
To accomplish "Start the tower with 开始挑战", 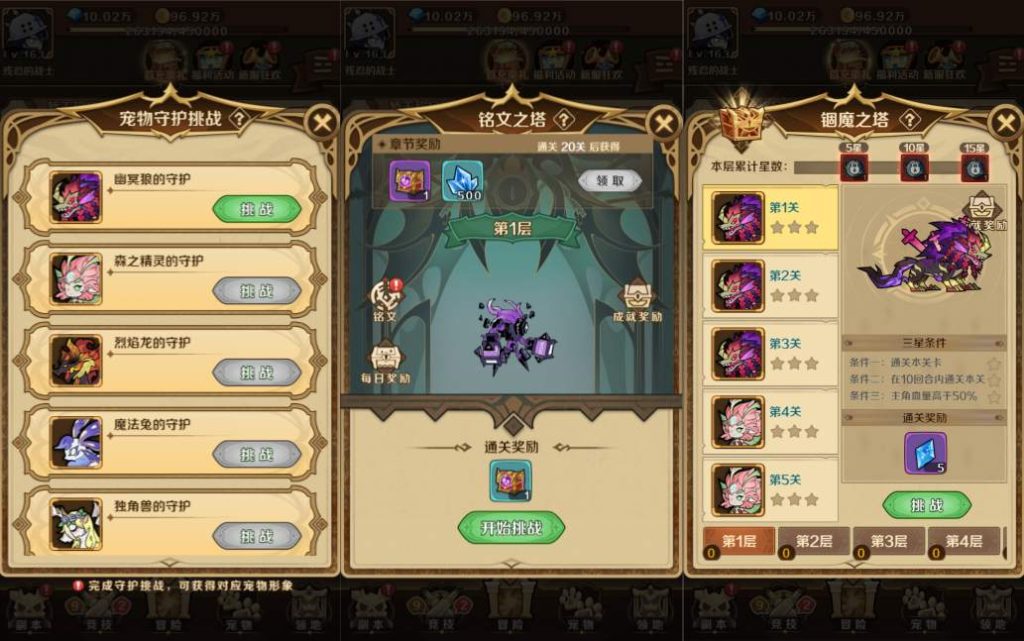I will (511, 527).
